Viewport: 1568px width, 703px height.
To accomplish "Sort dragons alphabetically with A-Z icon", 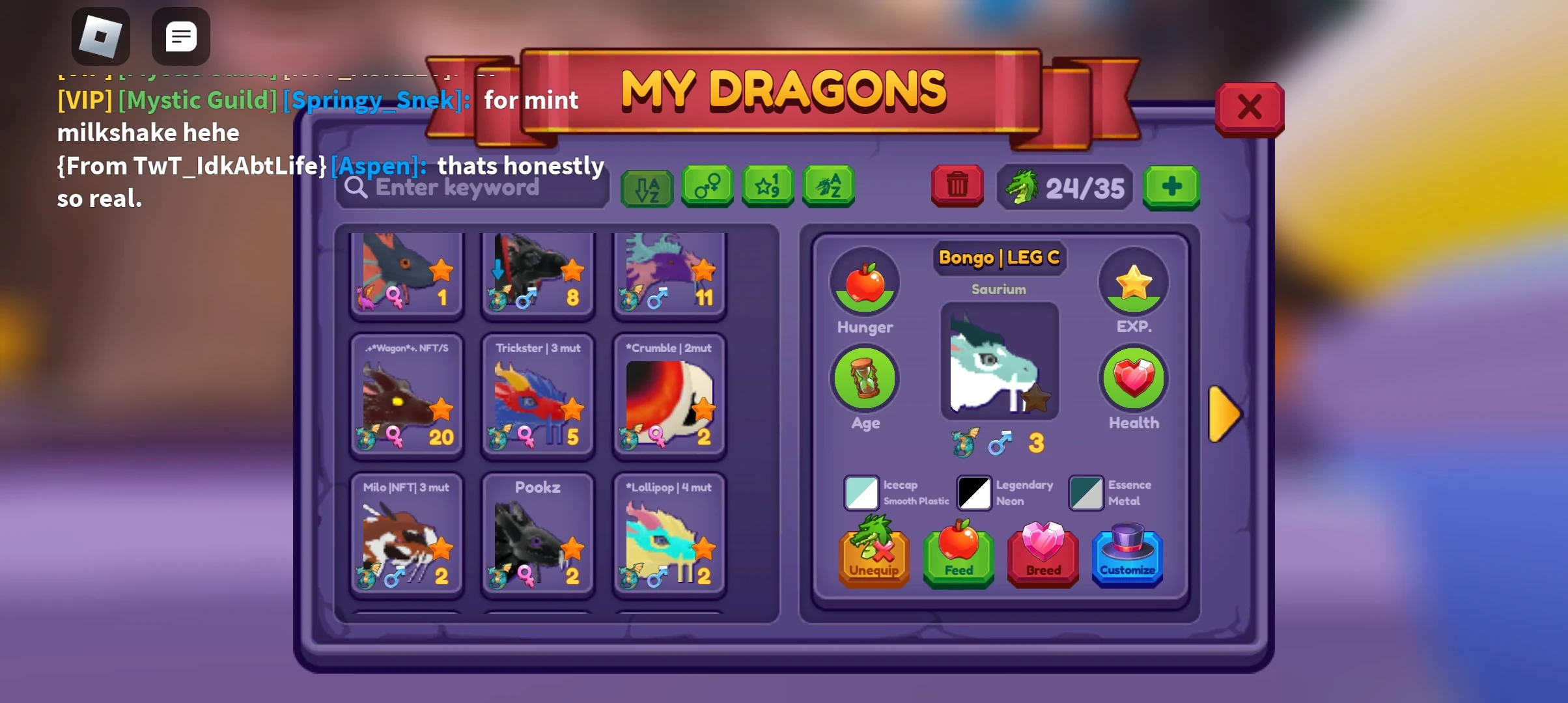I will (647, 187).
